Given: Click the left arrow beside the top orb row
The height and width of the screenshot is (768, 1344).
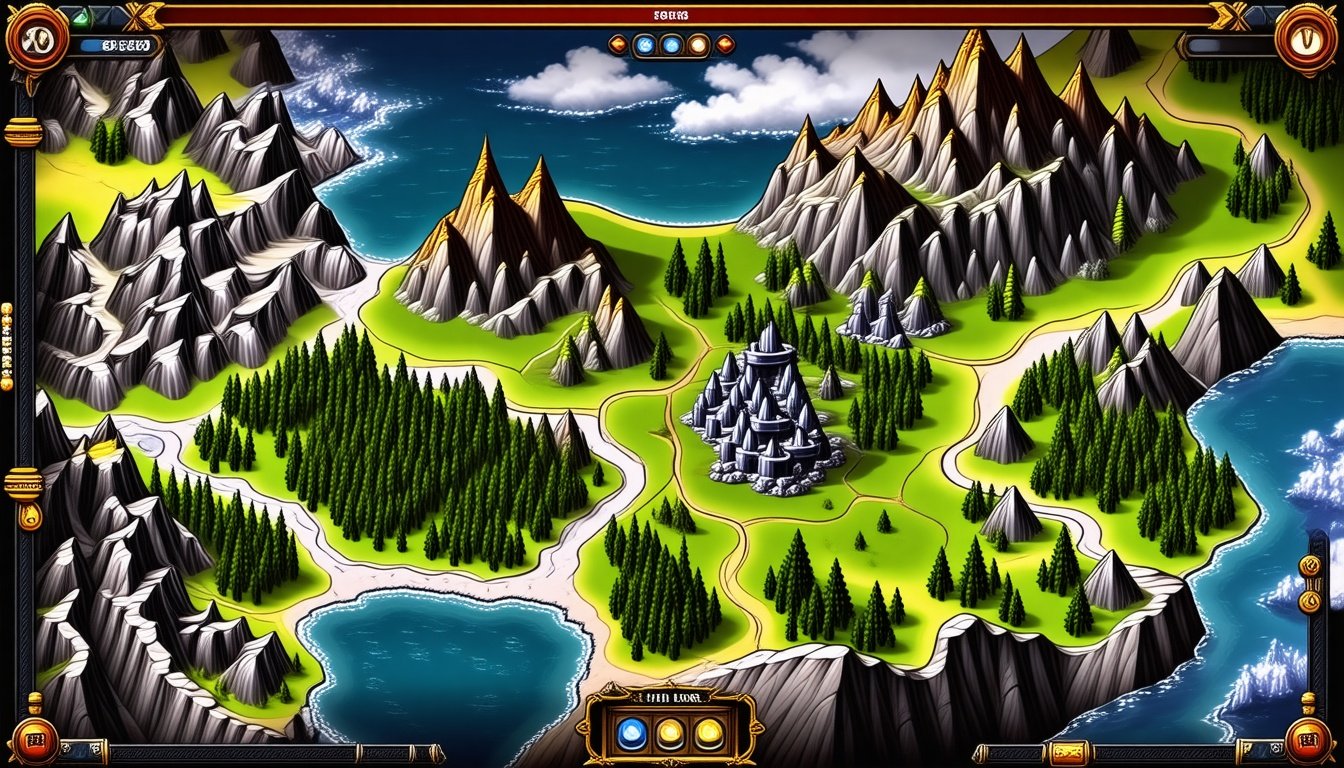Looking at the screenshot, I should [x=617, y=44].
